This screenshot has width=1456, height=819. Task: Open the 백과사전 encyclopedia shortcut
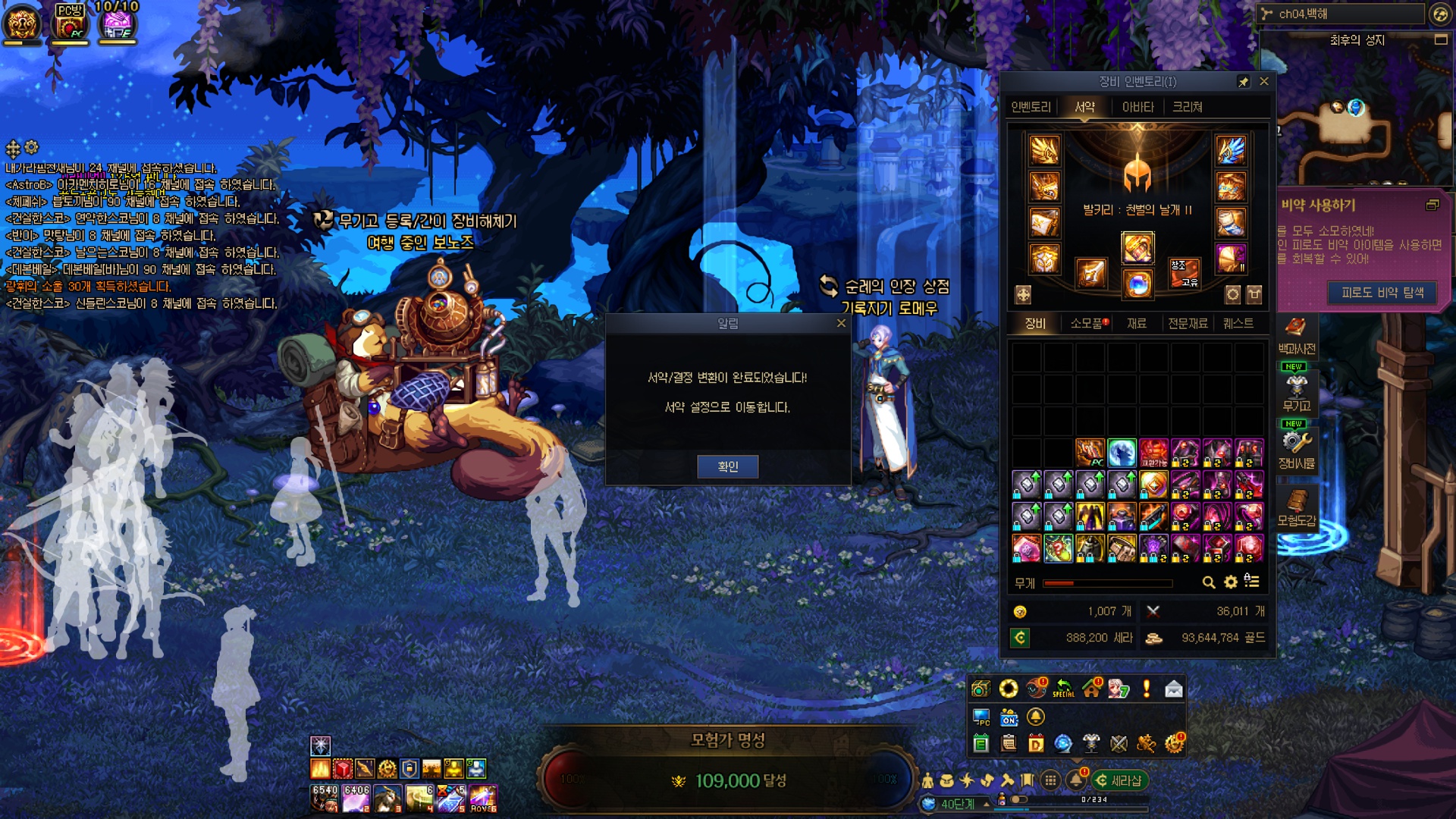(1296, 335)
